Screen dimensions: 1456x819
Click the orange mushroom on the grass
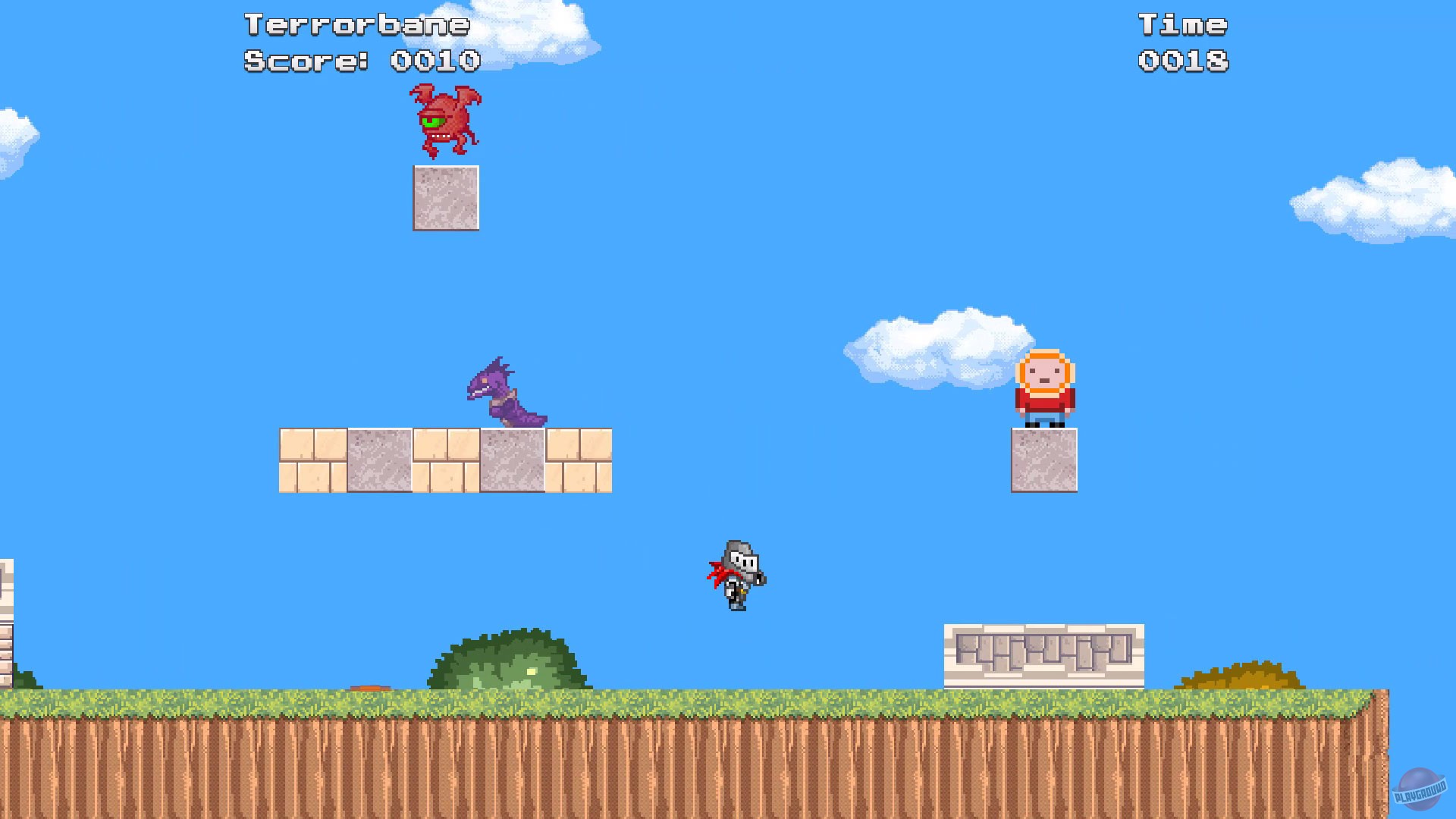tap(370, 687)
